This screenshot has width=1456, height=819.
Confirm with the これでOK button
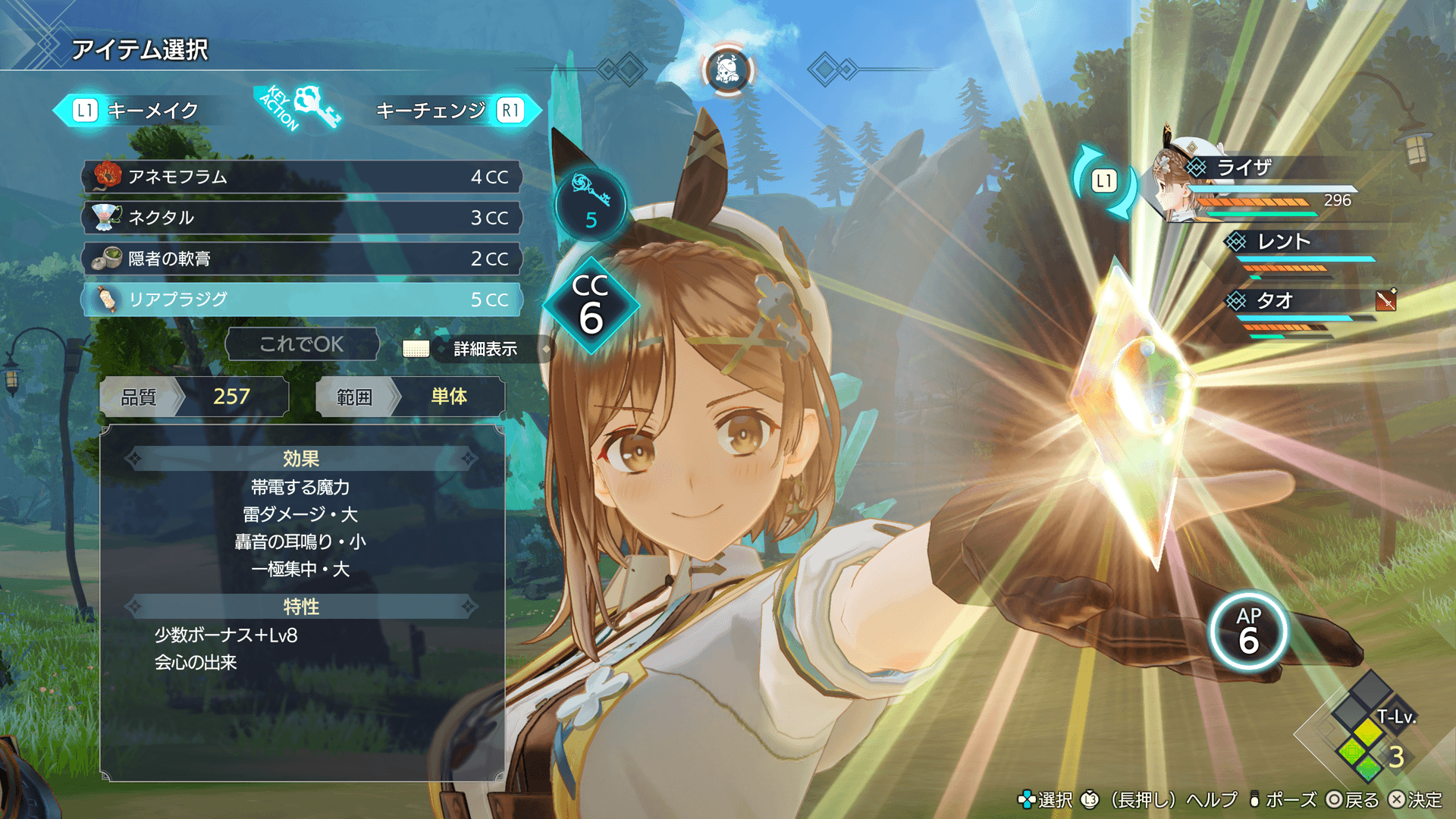(x=302, y=344)
